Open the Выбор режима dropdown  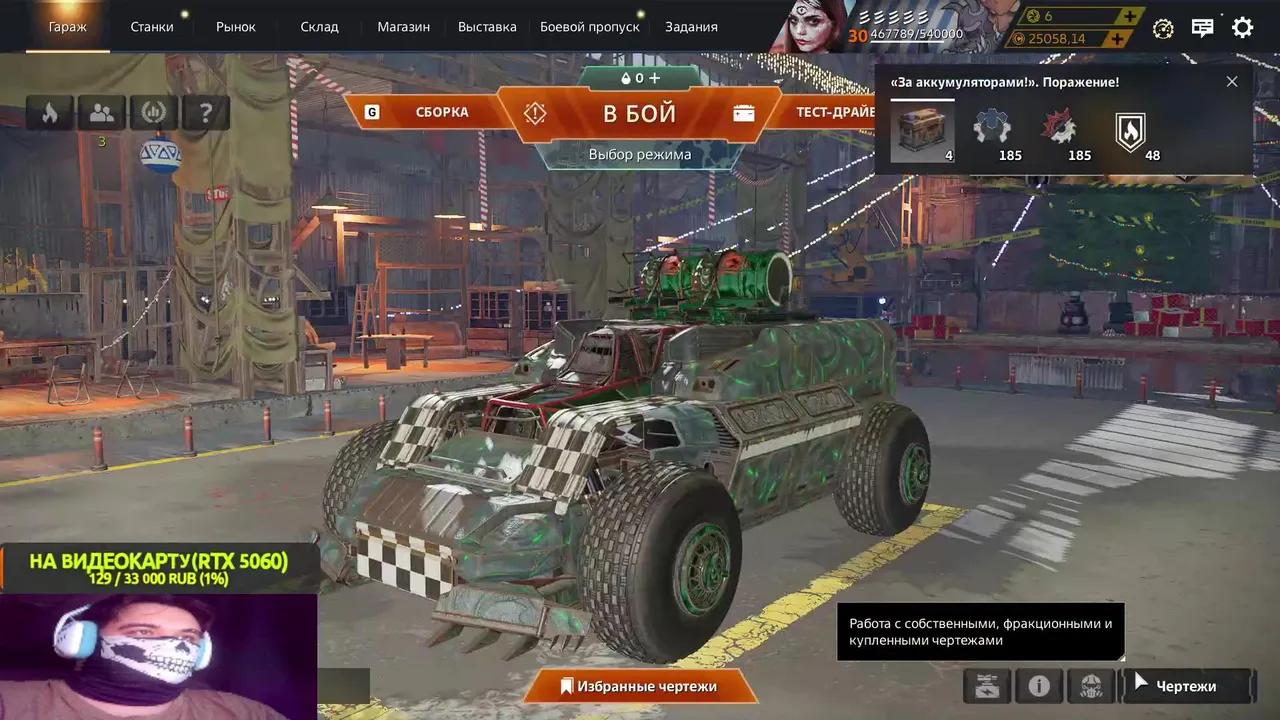pyautogui.click(x=640, y=155)
